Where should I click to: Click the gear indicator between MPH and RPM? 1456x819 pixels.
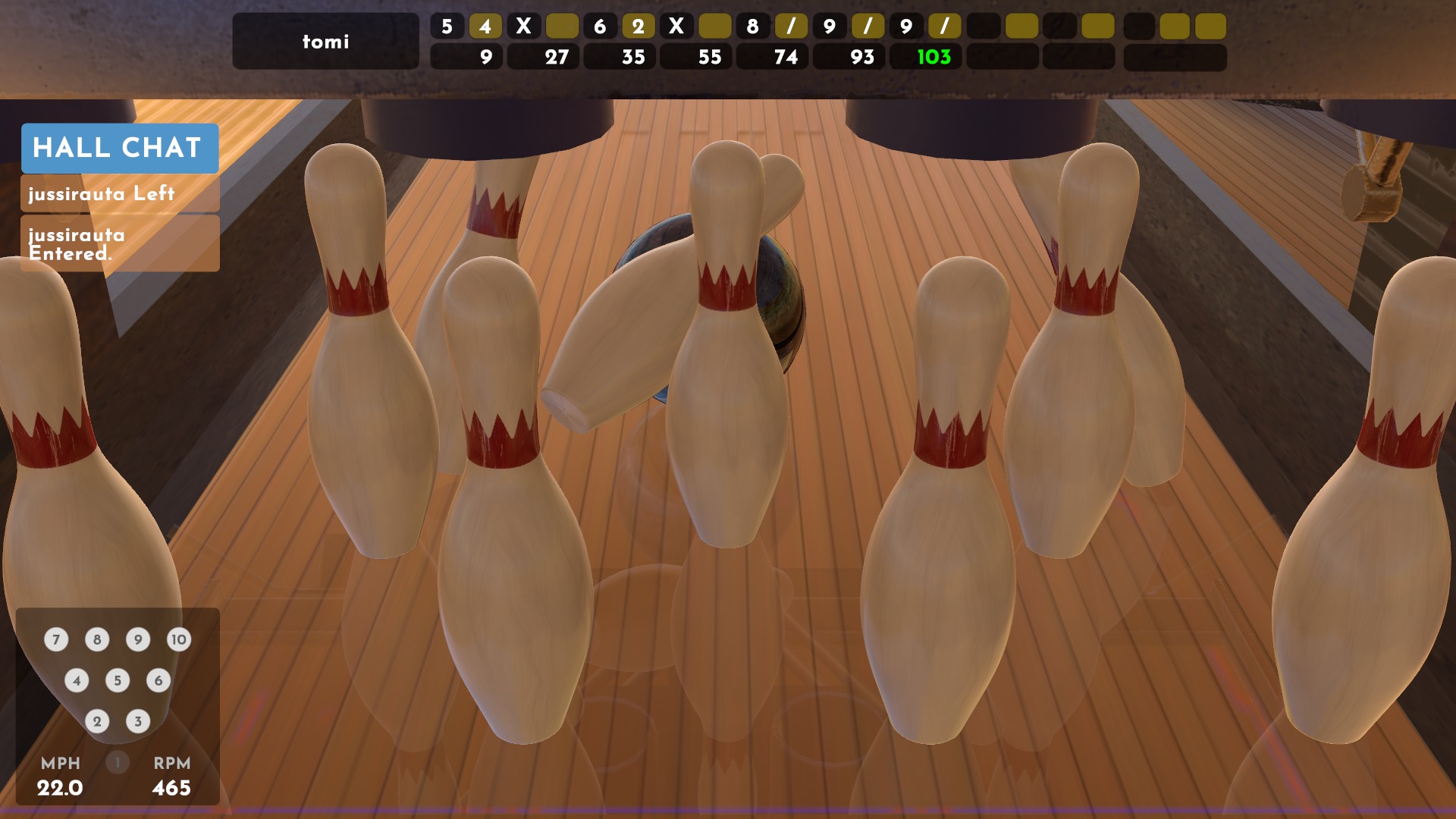coord(117,764)
